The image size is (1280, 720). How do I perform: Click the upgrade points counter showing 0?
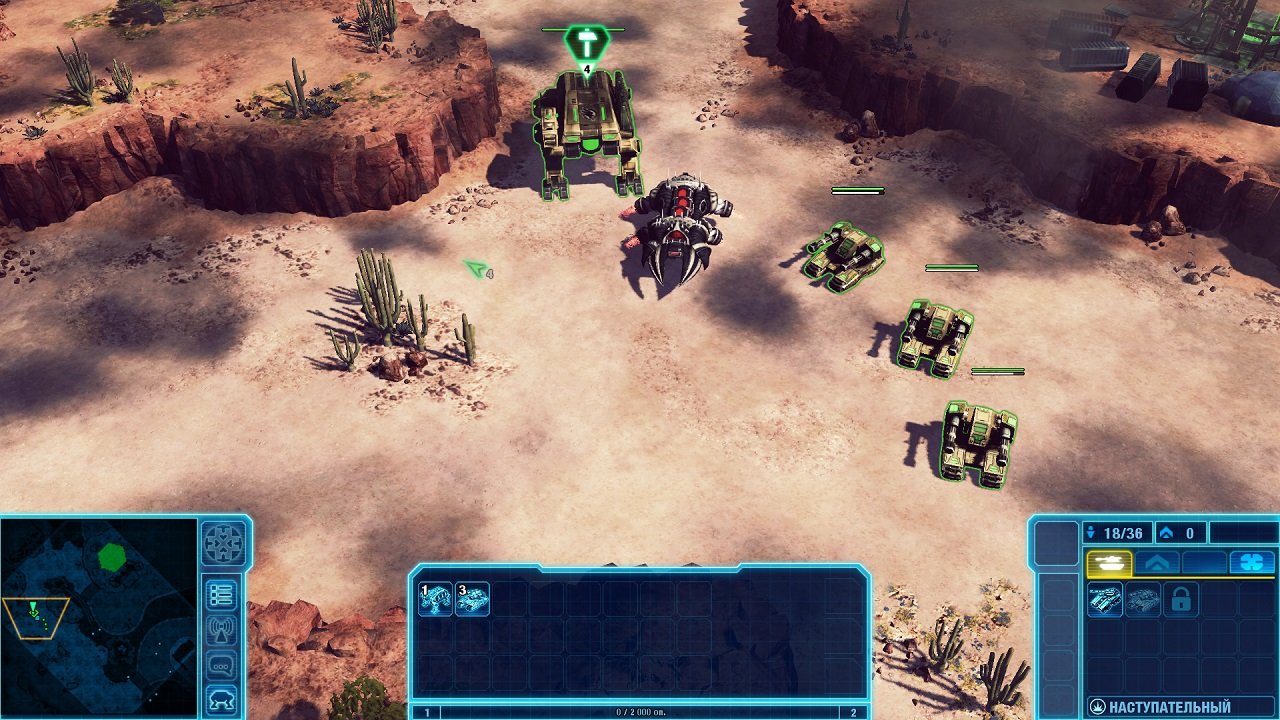[1180, 533]
